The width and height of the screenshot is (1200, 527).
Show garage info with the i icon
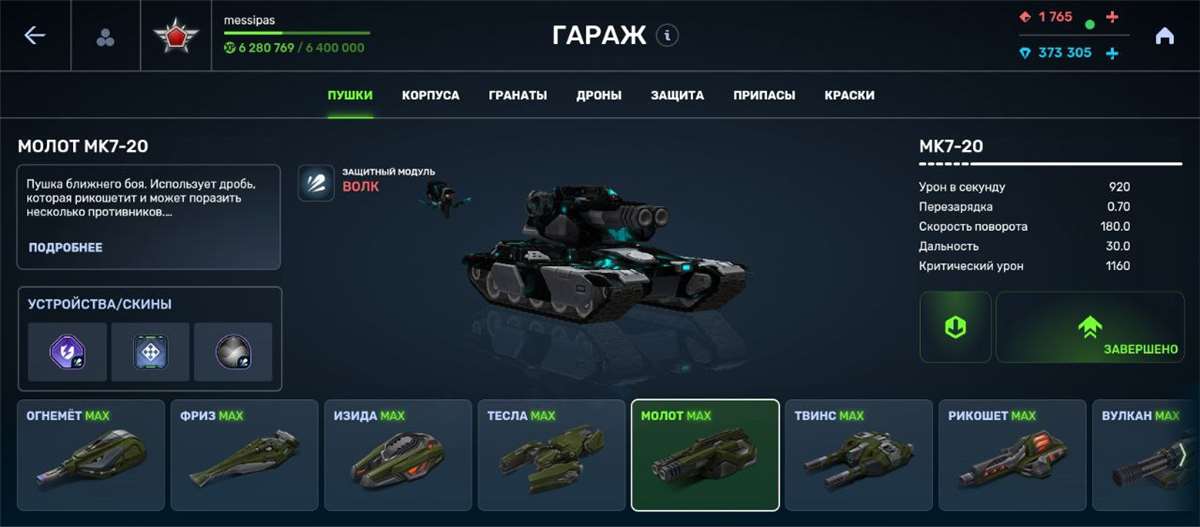(667, 36)
